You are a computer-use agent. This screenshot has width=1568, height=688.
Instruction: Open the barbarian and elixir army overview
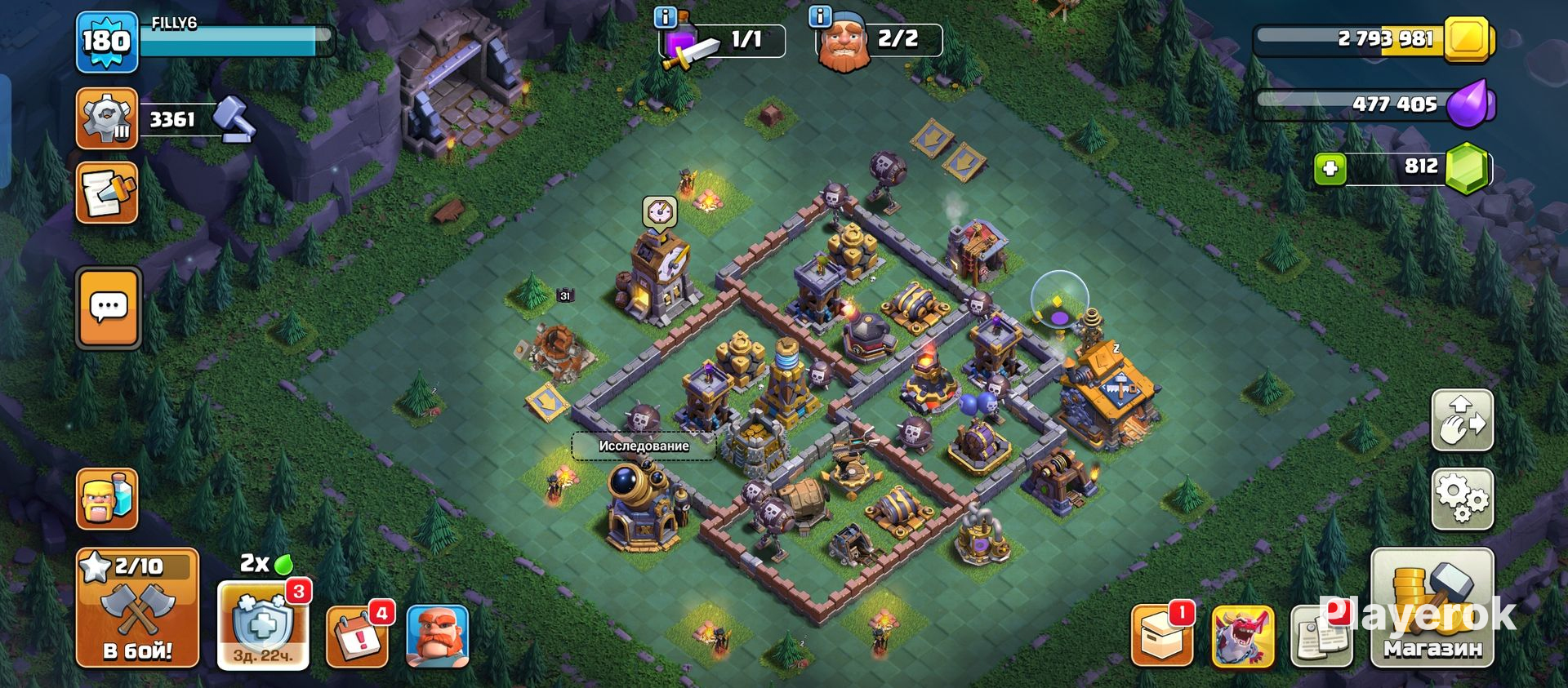(x=107, y=498)
